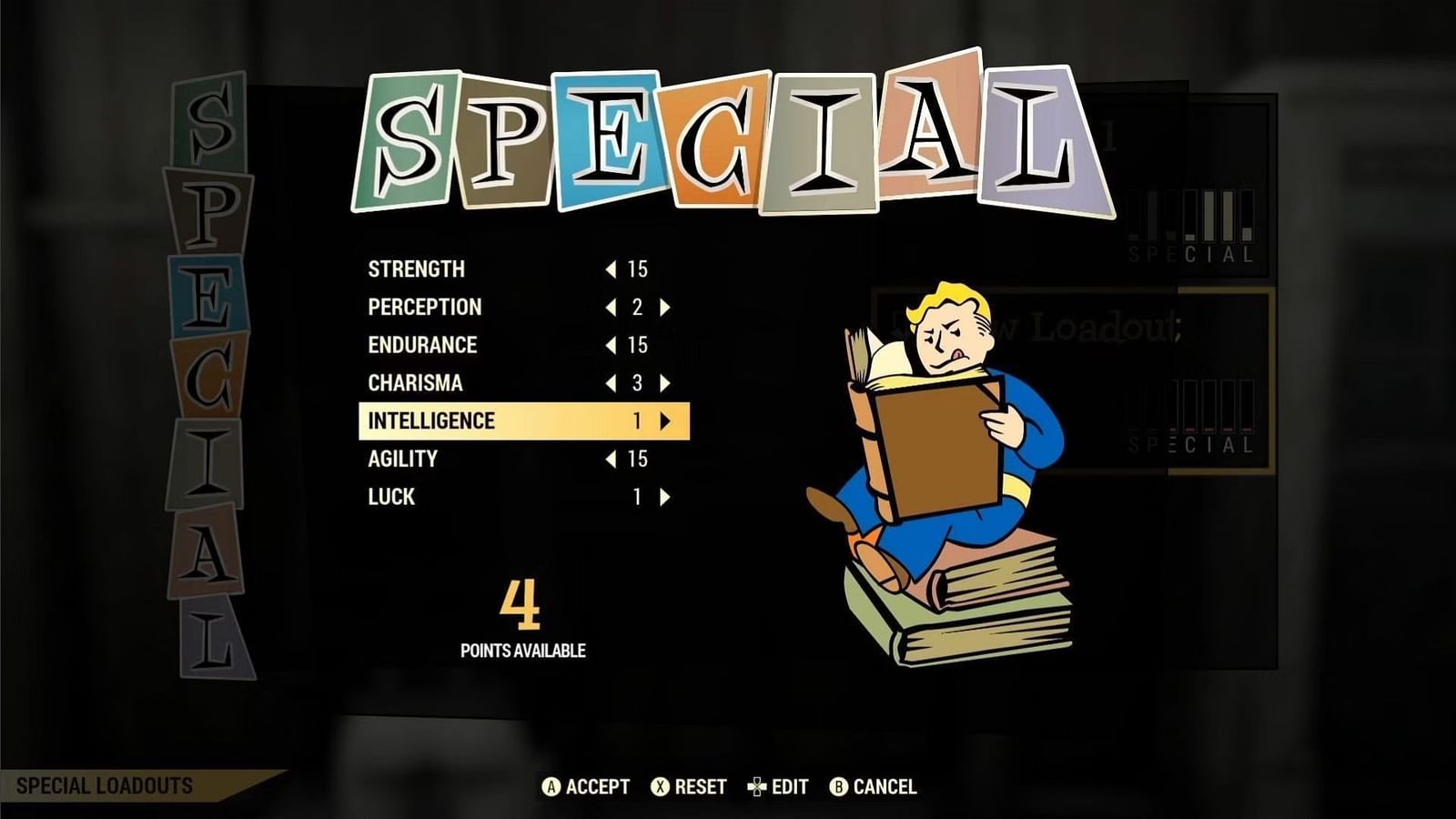The image size is (1456, 819).
Task: Increase Perception using its right arrow
Action: click(663, 307)
